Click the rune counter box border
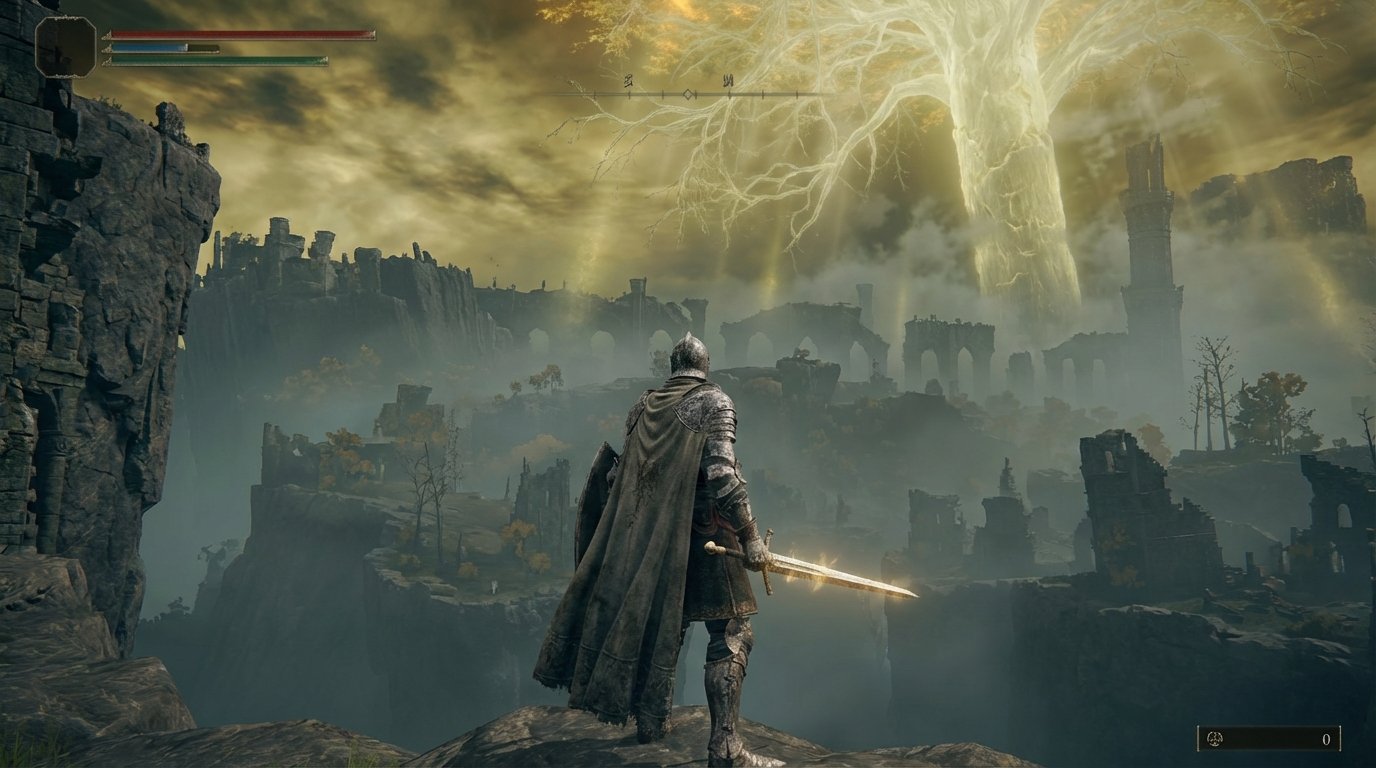The image size is (1376, 768). coord(1198,738)
